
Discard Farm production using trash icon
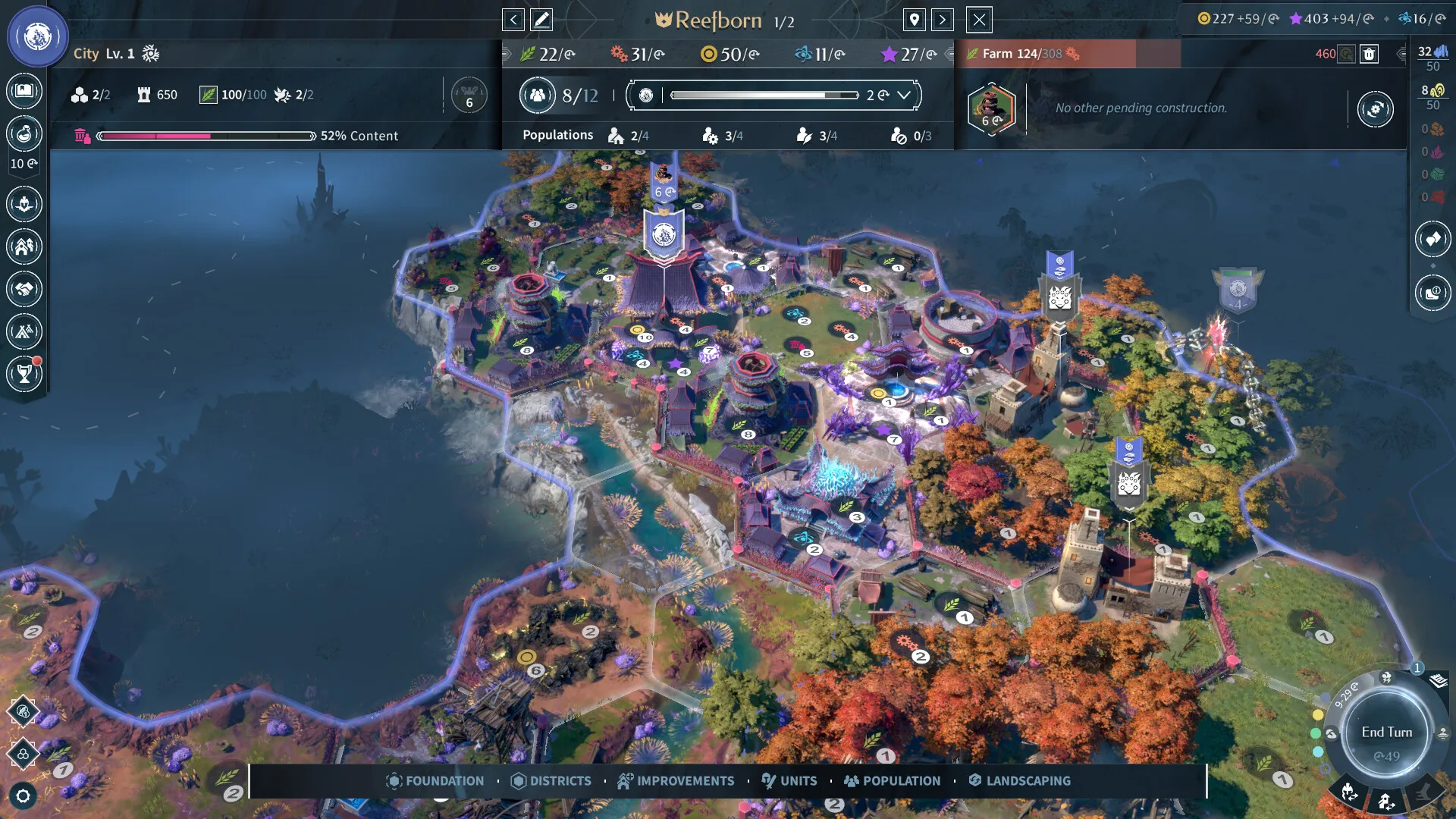click(x=1369, y=55)
